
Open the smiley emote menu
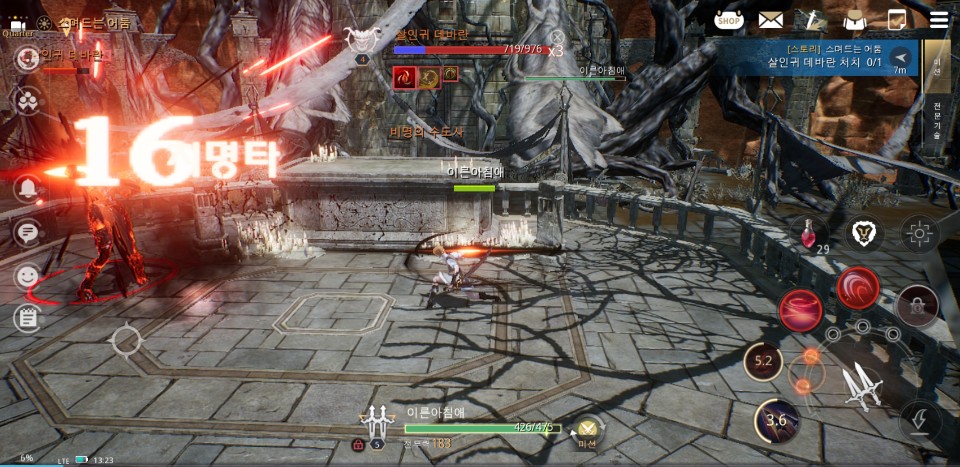tap(27, 275)
